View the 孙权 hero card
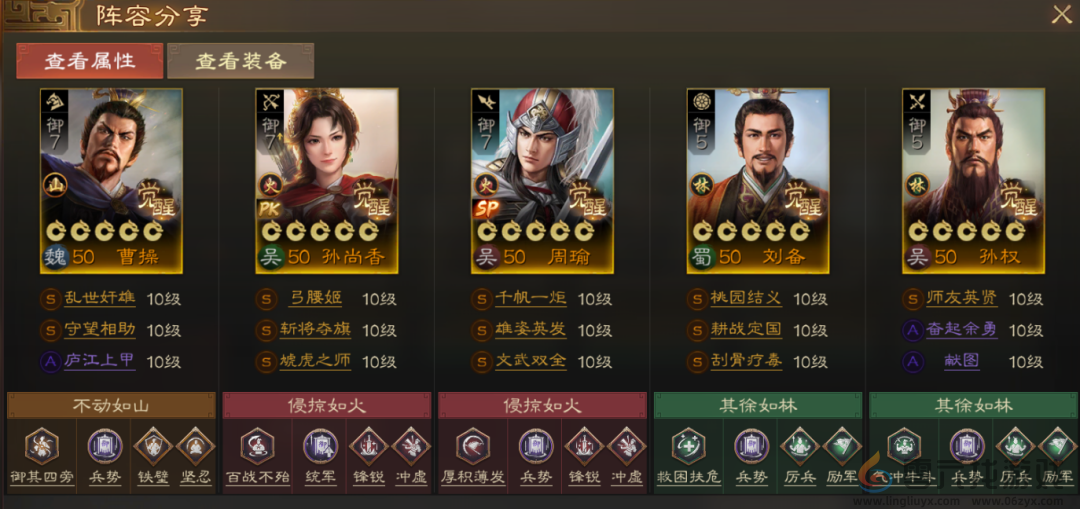This screenshot has width=1080, height=509. click(x=973, y=180)
